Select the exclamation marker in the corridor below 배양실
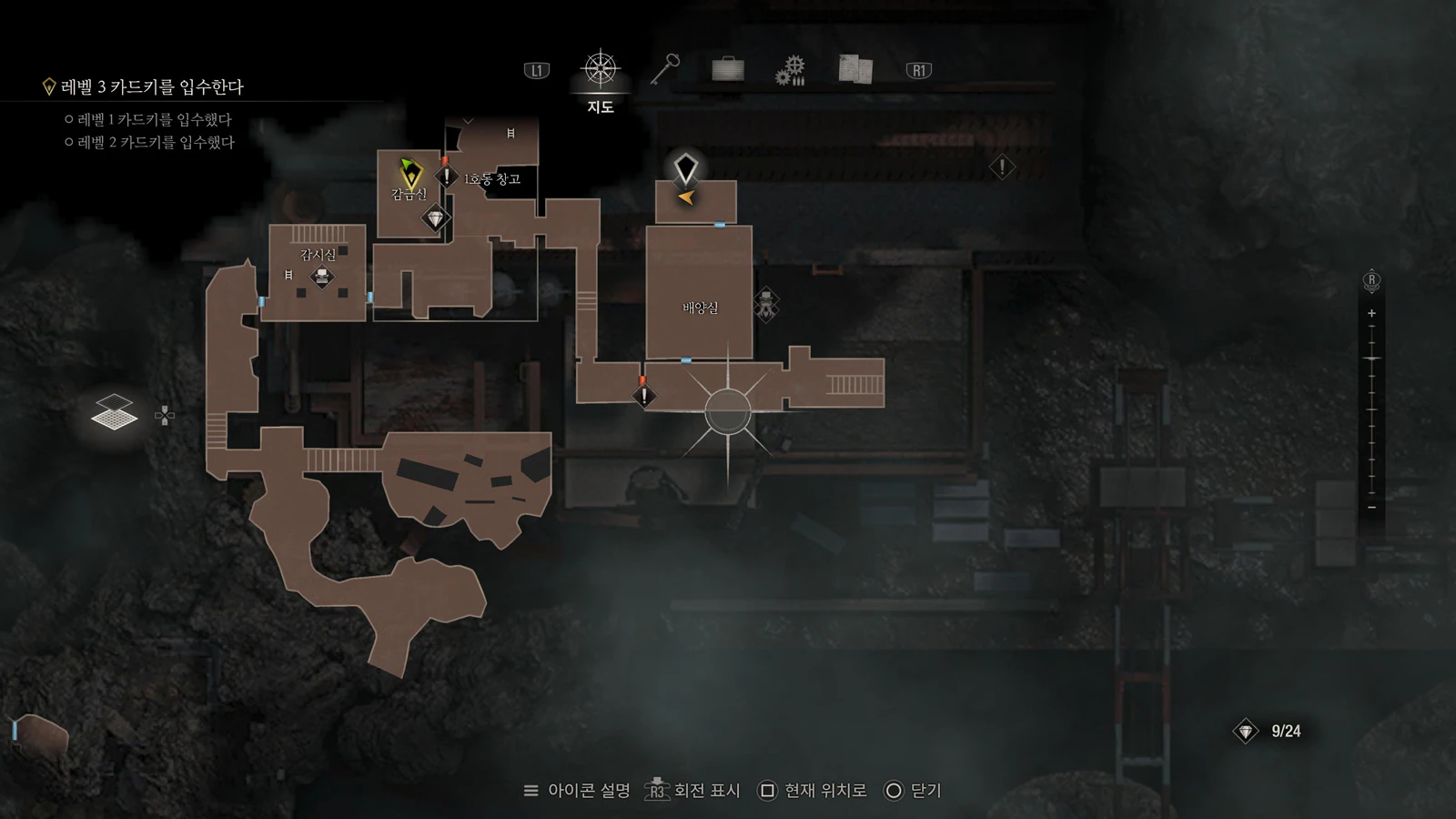 pos(644,395)
